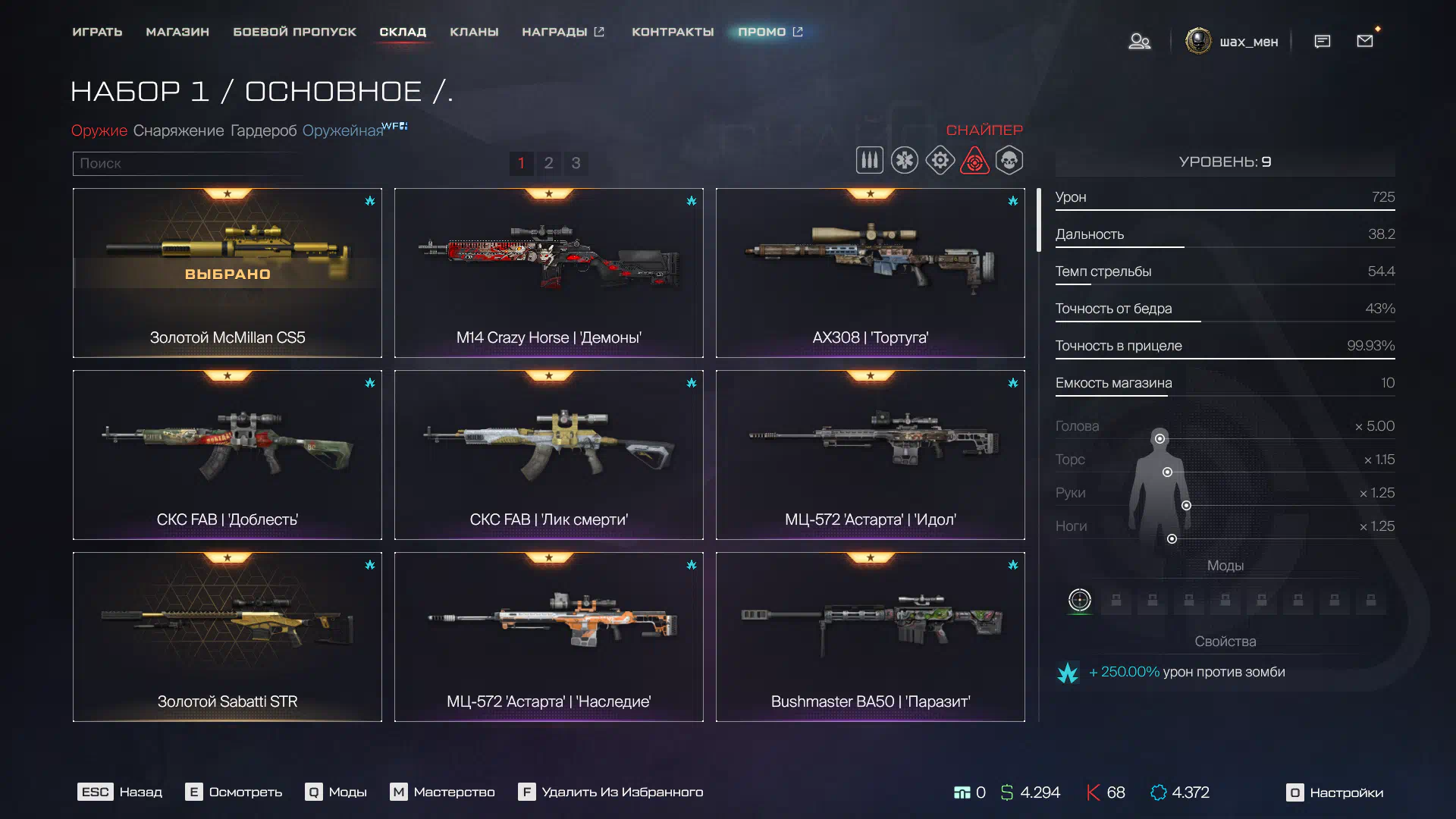This screenshot has height=819, width=1456.
Task: Switch to the Снаряжение tab
Action: point(178,130)
